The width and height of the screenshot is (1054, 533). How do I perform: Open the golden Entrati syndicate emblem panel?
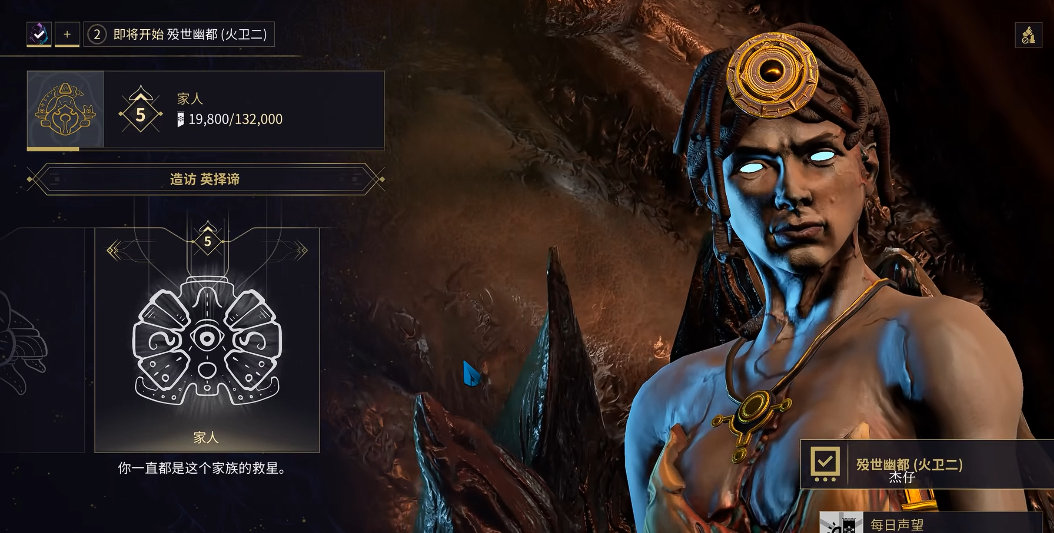(x=65, y=110)
